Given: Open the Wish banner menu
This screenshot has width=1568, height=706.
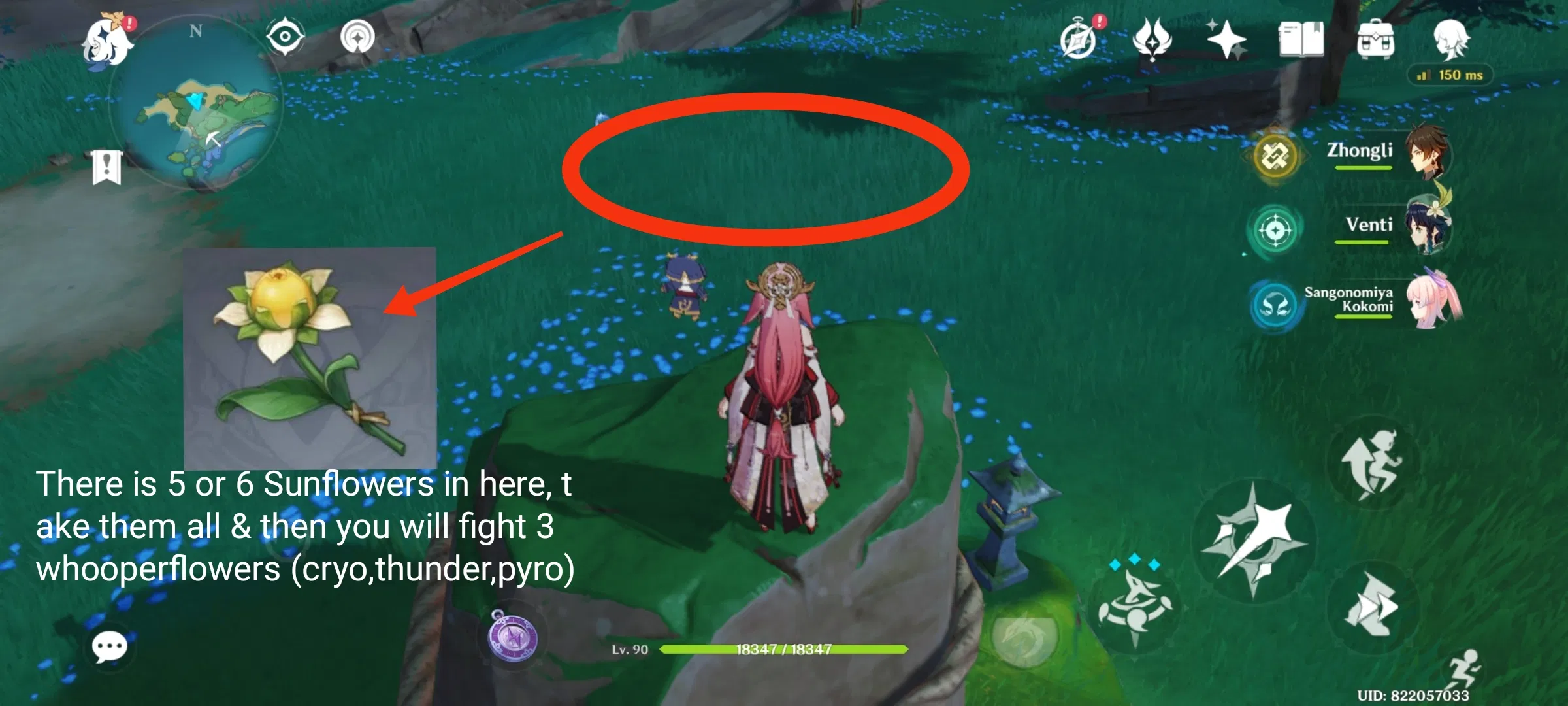Looking at the screenshot, I should [1227, 41].
